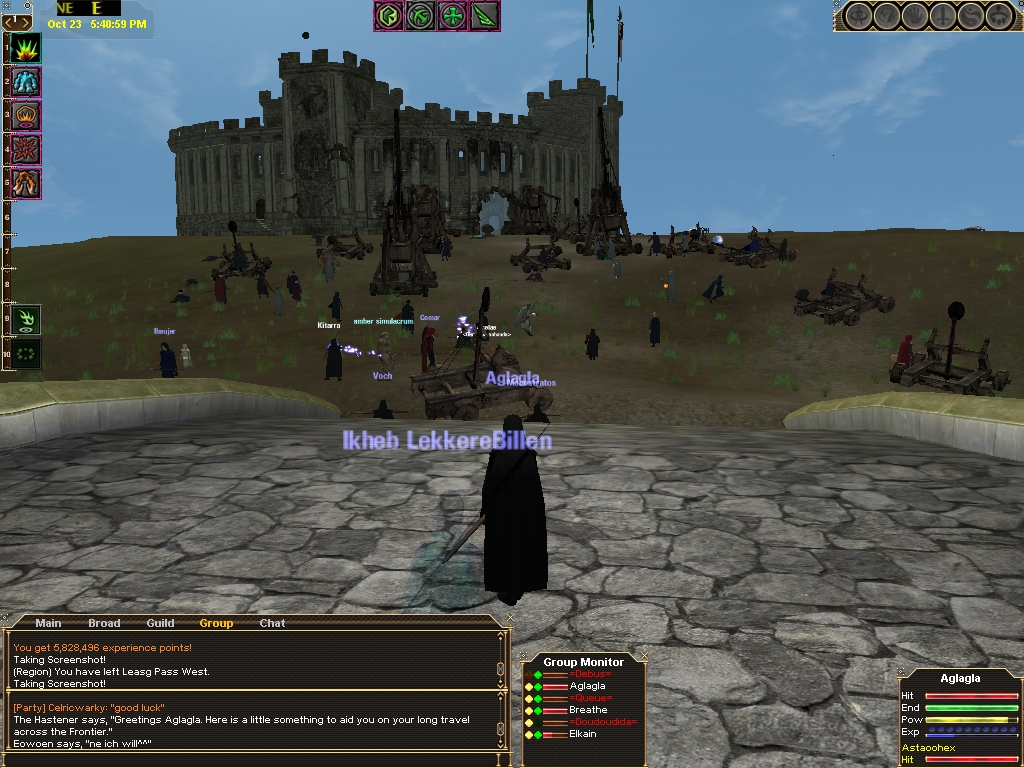
Task: Trigger the red starburst spell in slot 4
Action: (26, 150)
